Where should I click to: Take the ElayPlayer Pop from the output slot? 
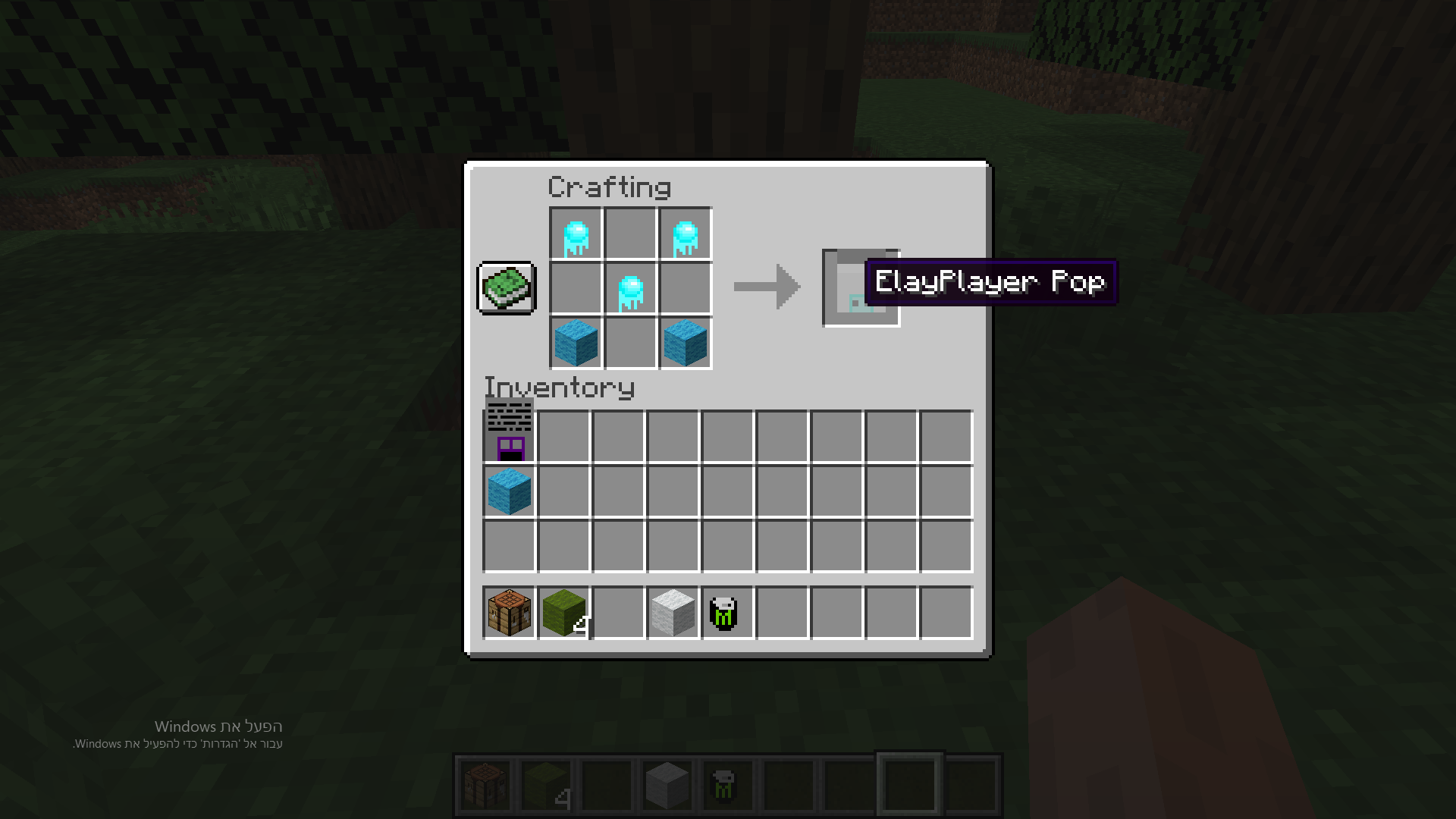[860, 288]
